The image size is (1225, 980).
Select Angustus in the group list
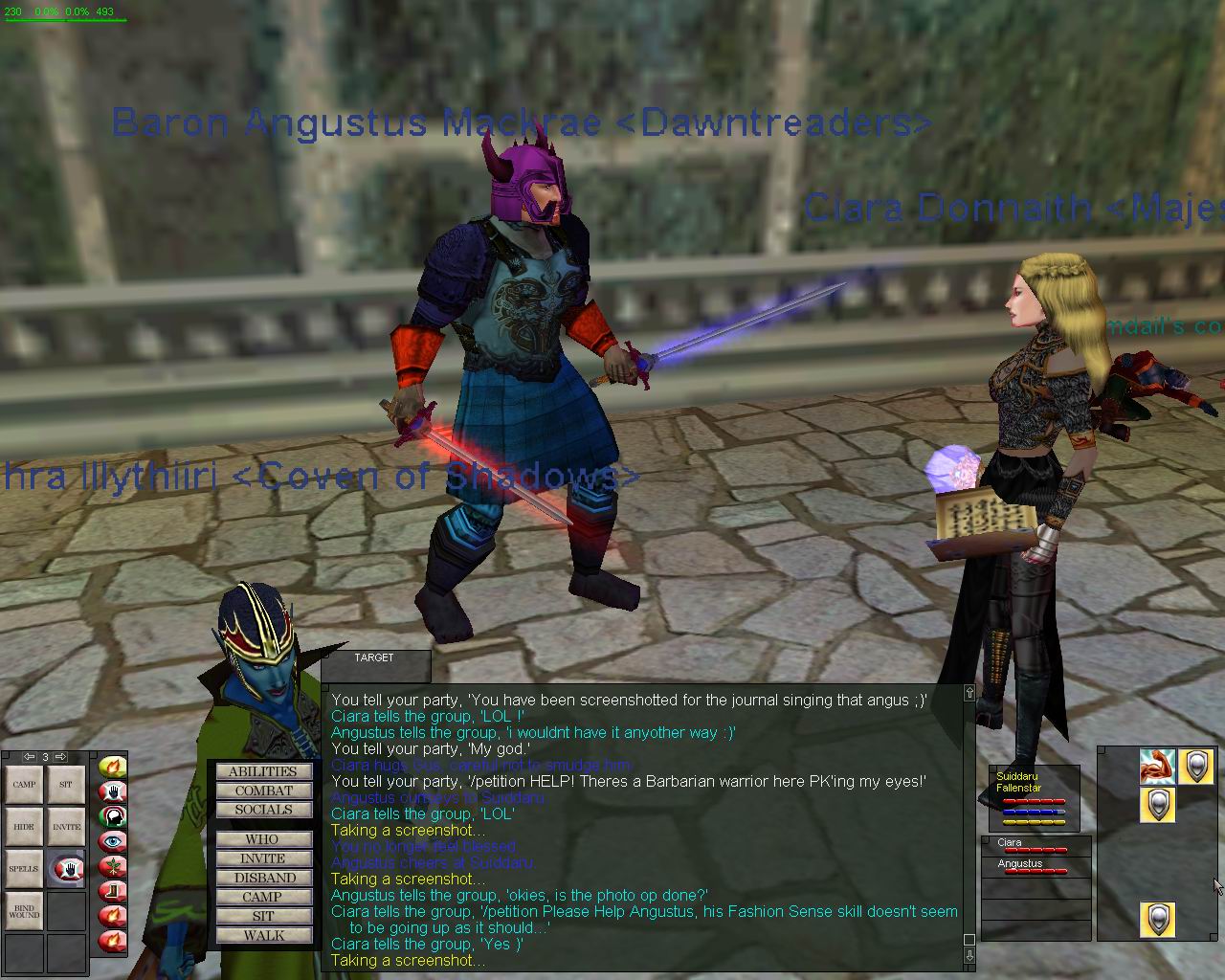(1036, 867)
